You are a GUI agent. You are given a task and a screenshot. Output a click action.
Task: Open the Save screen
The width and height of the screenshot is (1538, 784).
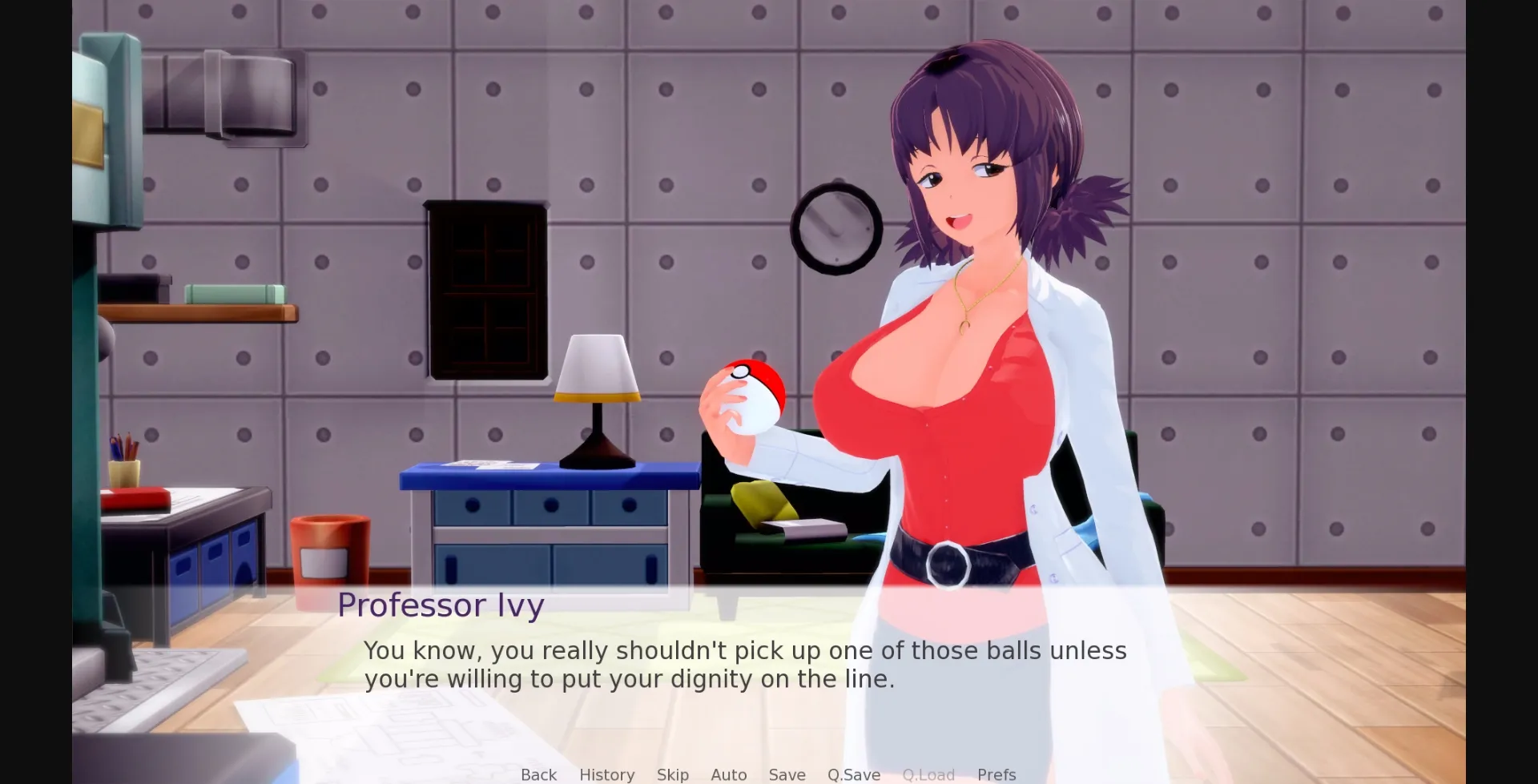787,774
